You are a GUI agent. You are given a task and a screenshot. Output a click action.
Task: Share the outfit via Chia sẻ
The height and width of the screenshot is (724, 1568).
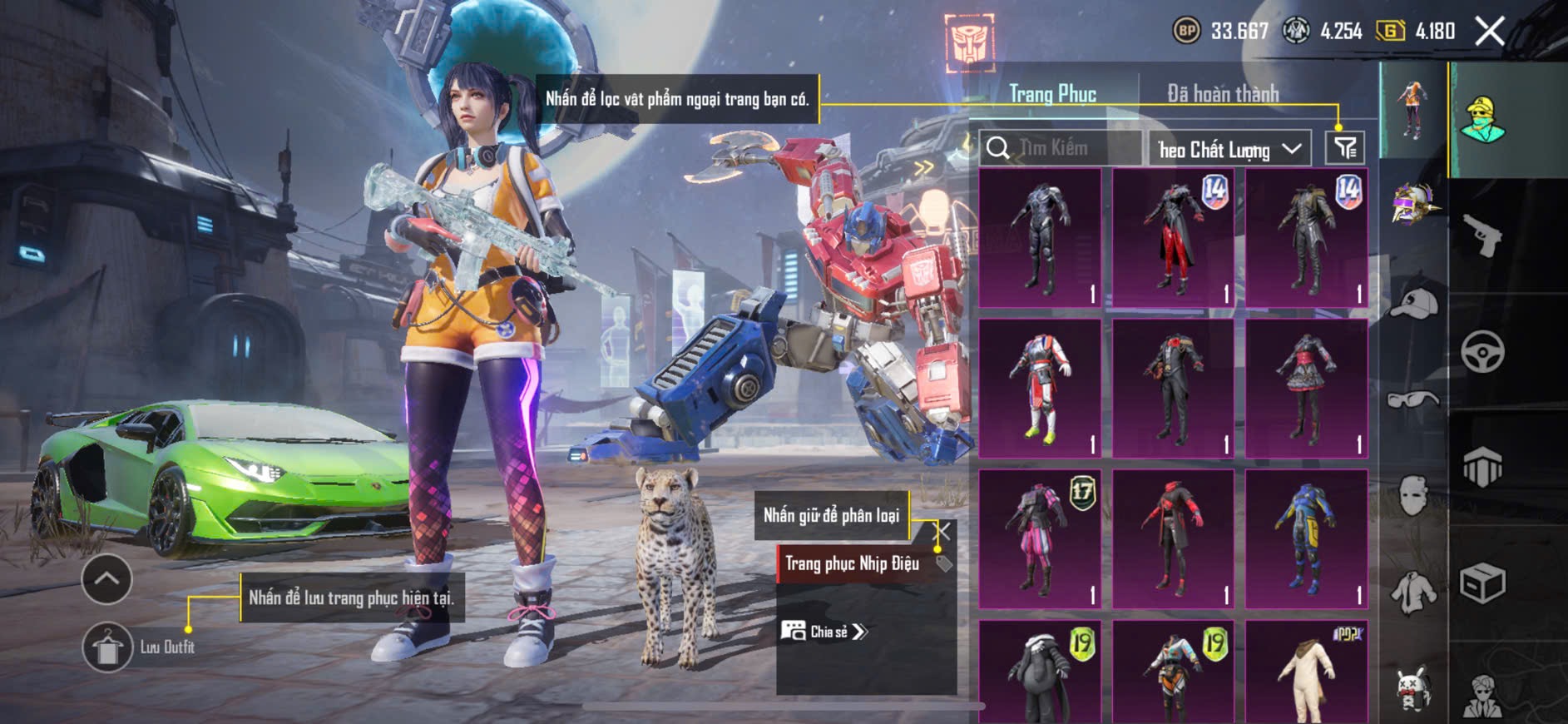click(x=824, y=632)
